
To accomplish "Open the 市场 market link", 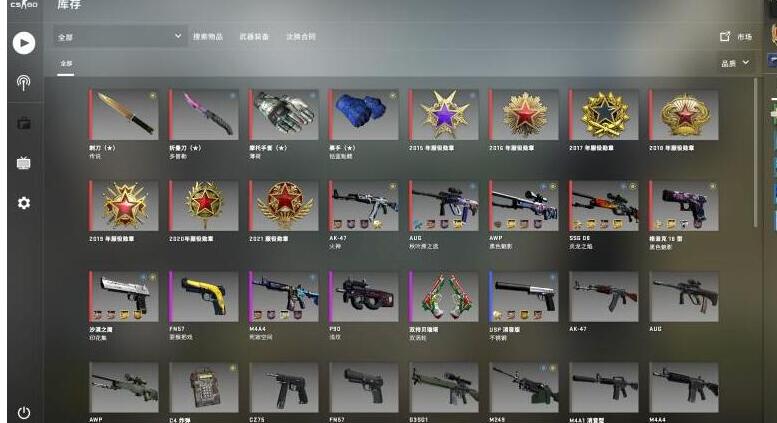I will tap(736, 37).
